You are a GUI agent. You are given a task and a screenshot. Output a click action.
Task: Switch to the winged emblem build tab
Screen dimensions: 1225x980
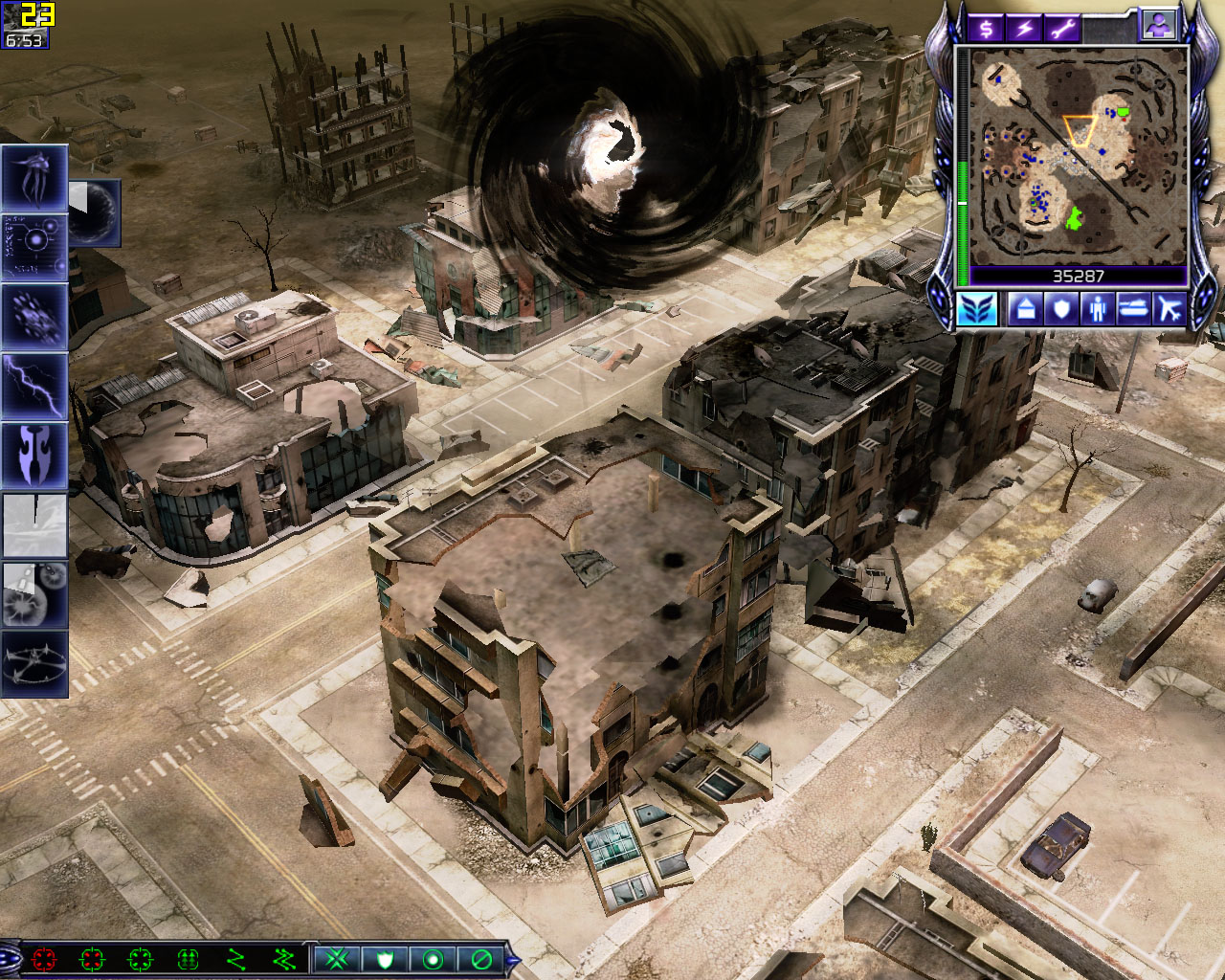coord(977,309)
